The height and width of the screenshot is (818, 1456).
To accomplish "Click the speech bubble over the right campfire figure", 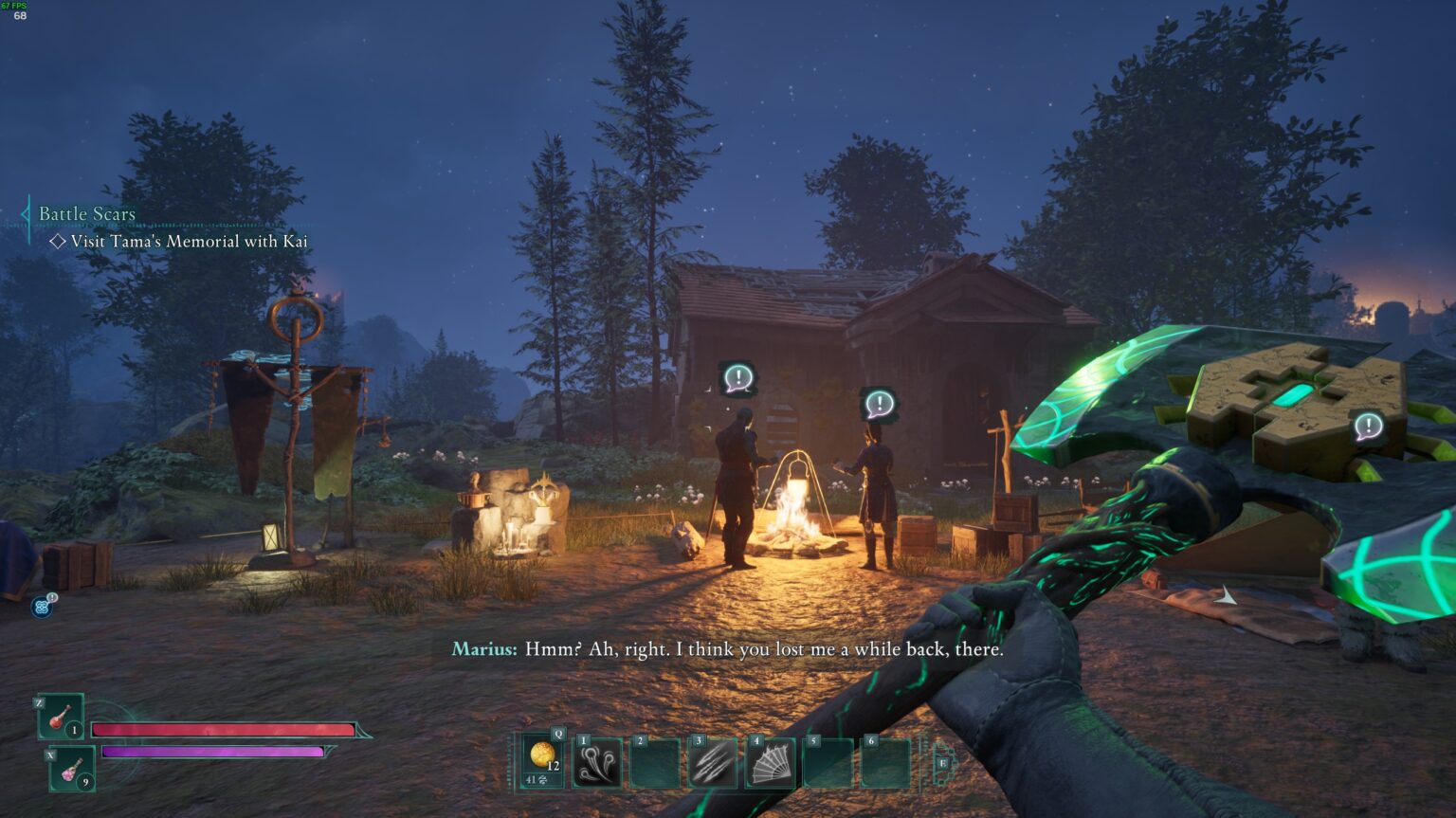I will point(880,405).
